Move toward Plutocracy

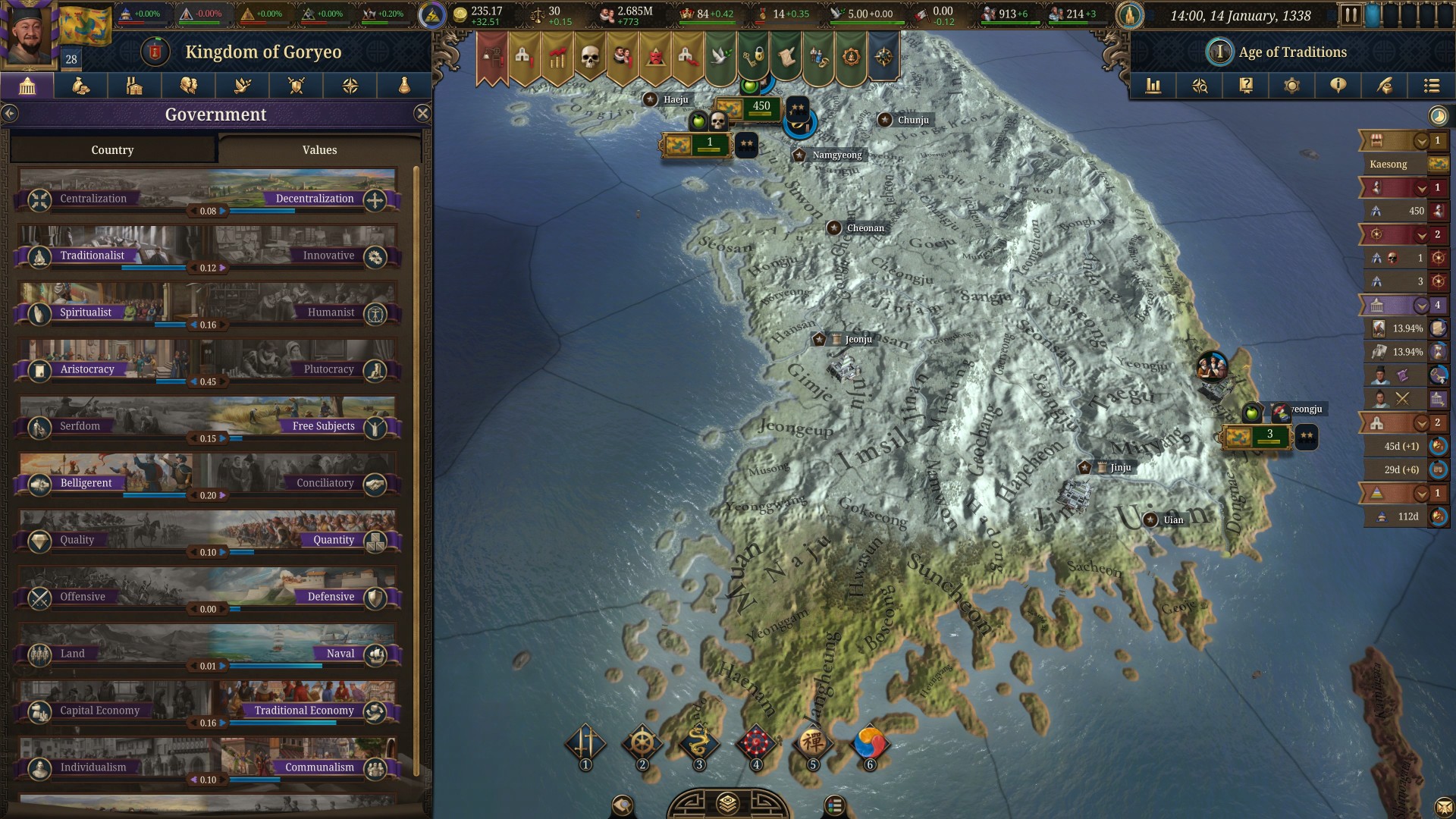point(375,371)
